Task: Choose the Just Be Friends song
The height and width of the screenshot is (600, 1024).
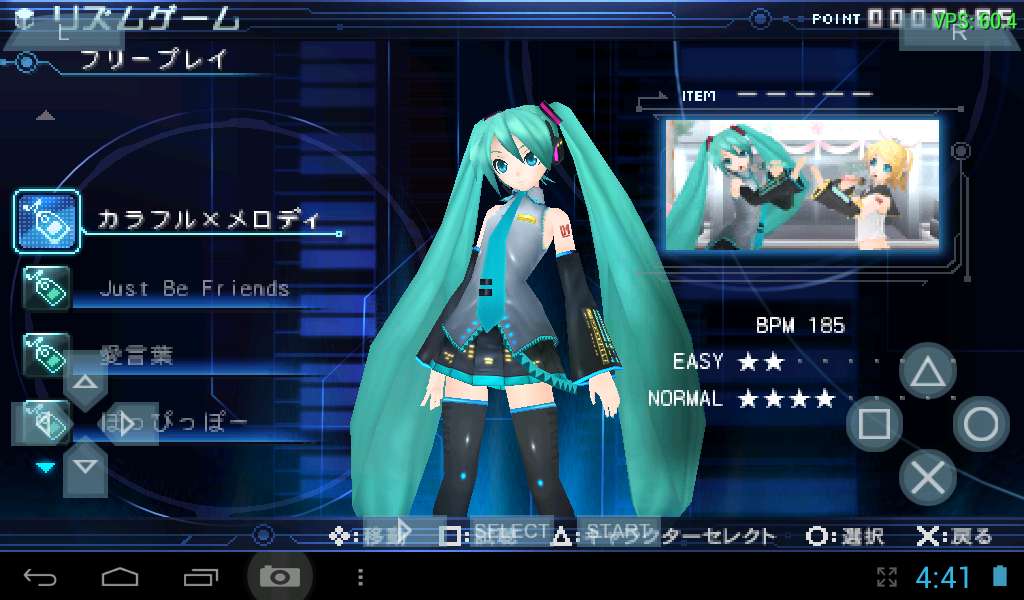Action: [x=194, y=289]
